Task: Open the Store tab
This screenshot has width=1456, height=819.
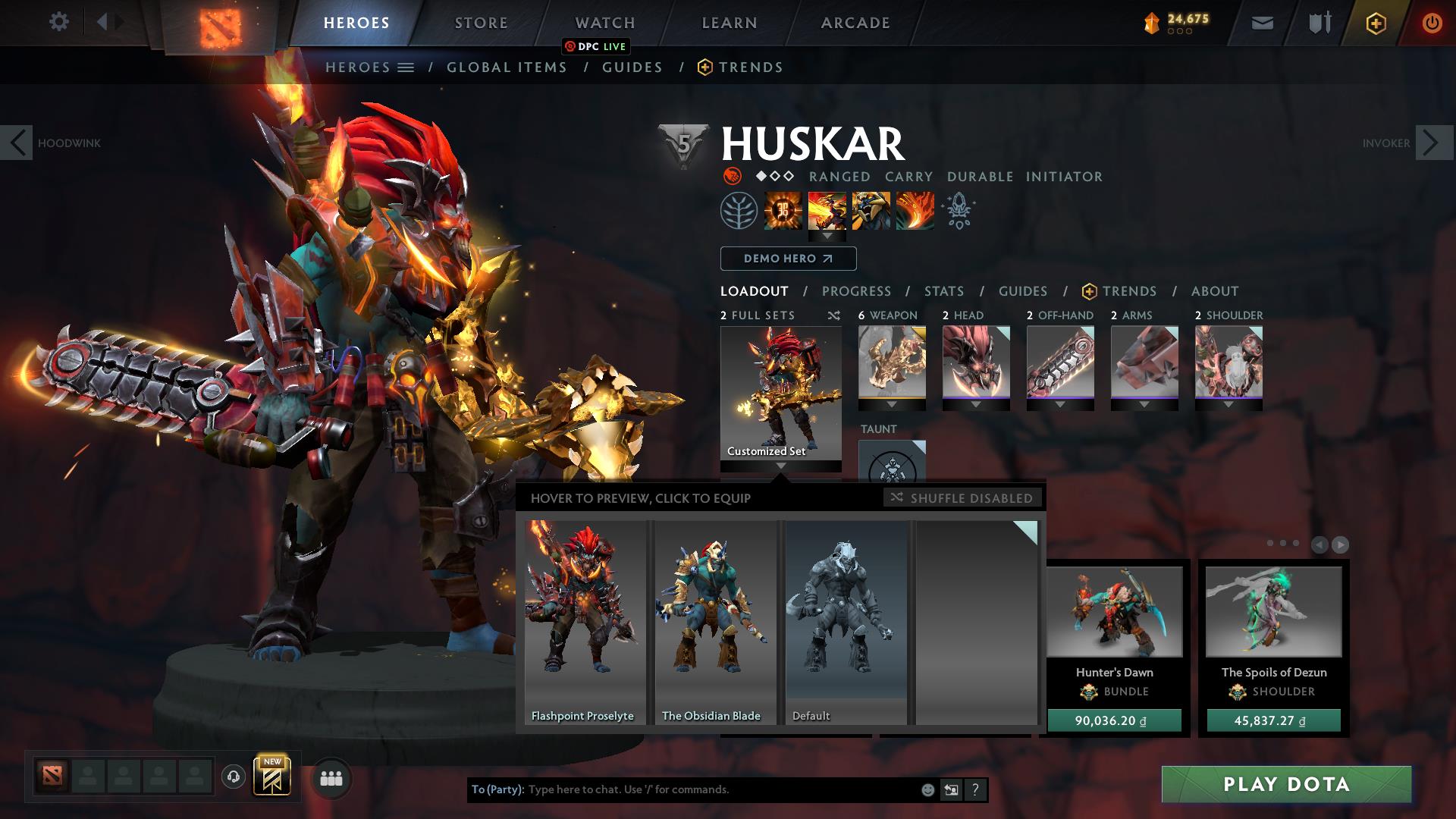Action: 481,23
